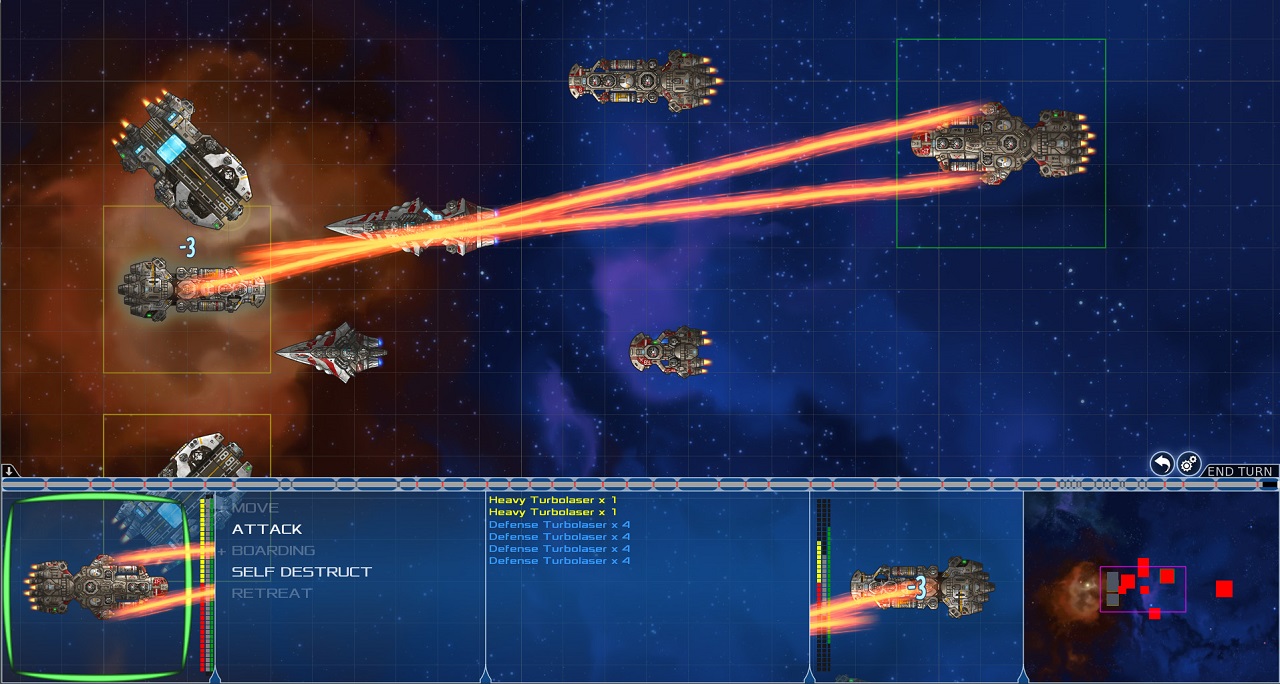Click the tactical minimap
This screenshot has height=684, width=1280.
[1150, 587]
